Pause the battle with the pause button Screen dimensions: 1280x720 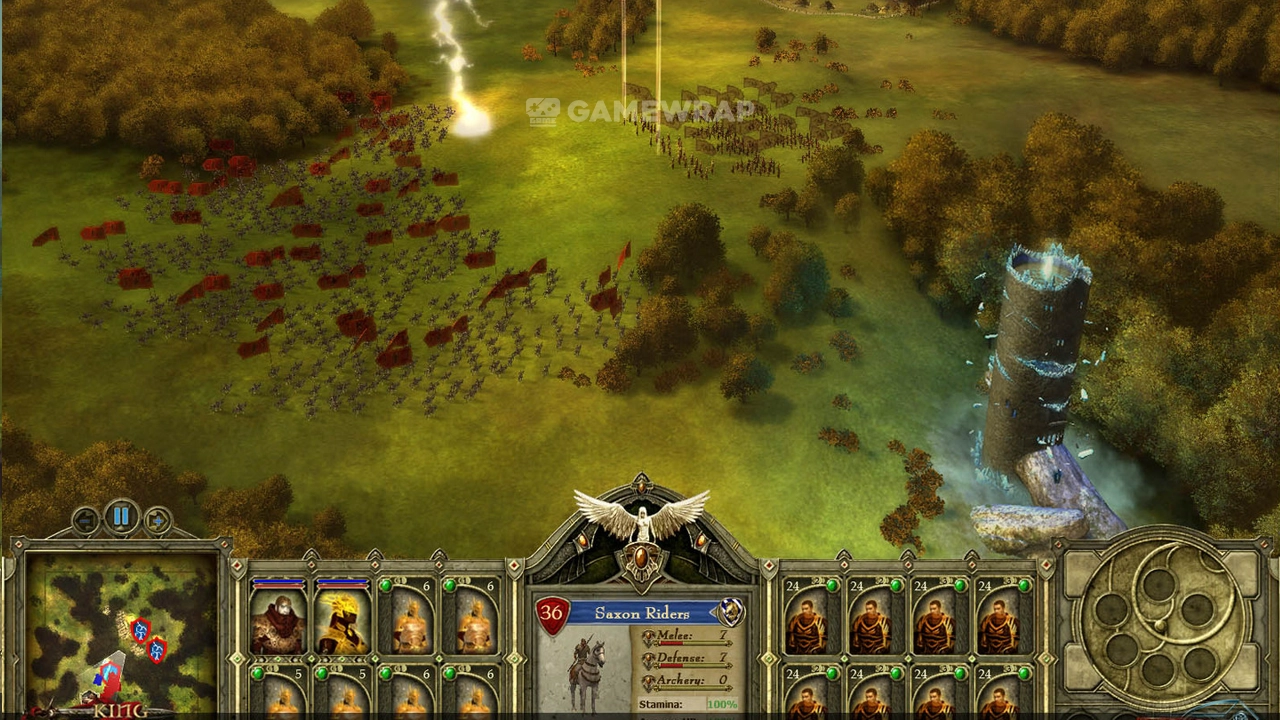121,517
